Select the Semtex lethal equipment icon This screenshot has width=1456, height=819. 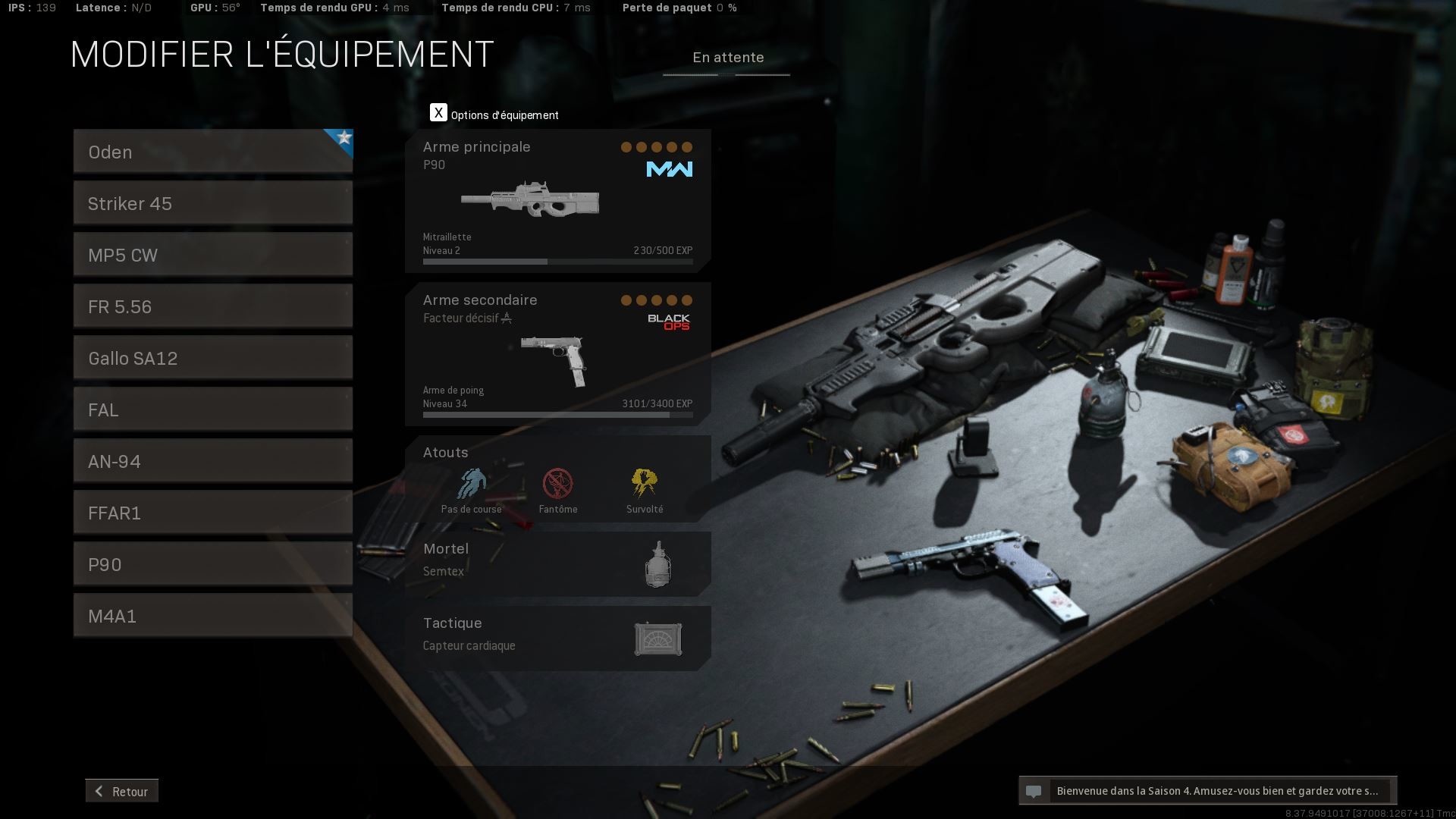657,563
